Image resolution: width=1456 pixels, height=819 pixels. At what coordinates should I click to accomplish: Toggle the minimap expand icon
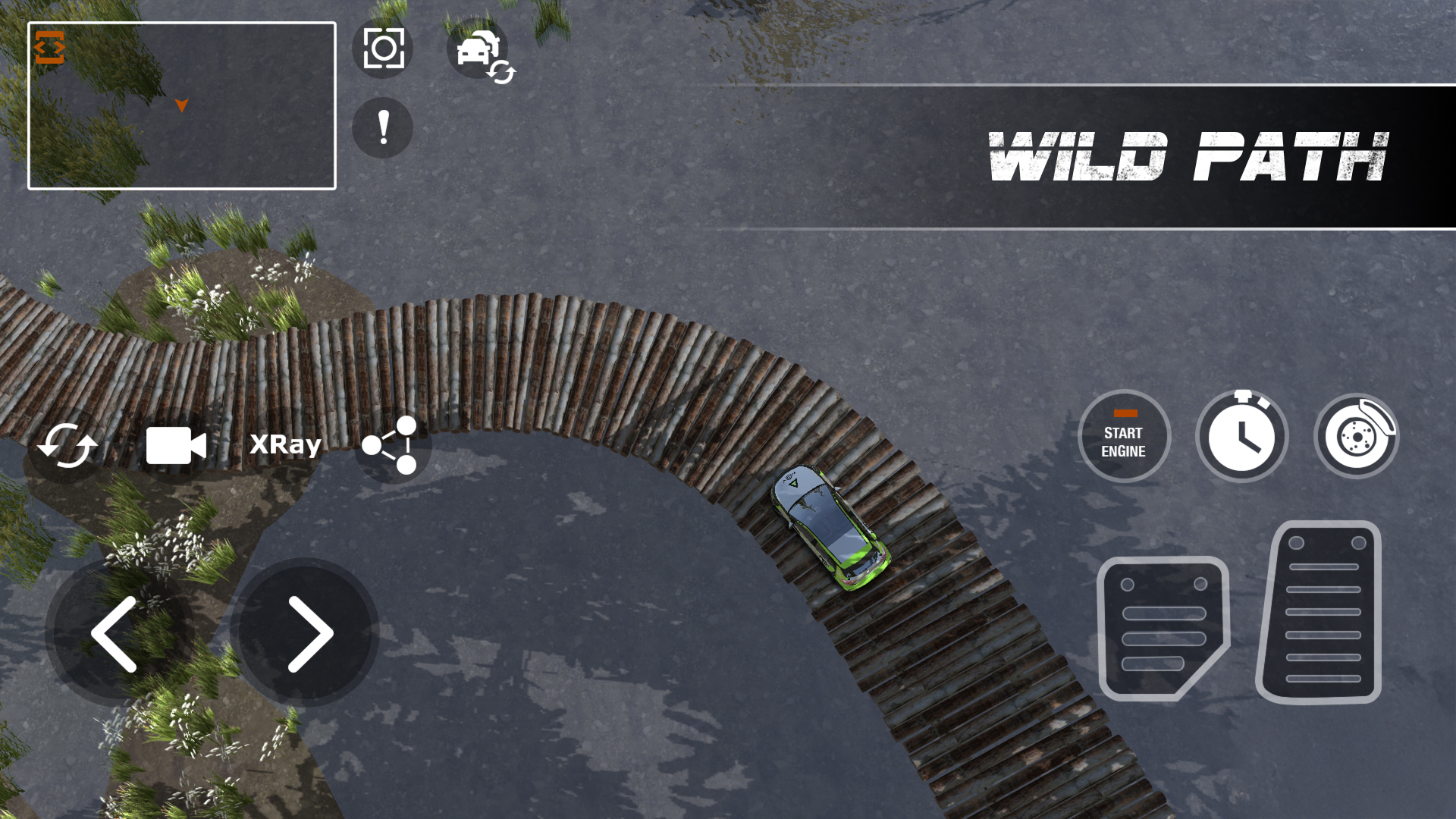[49, 49]
